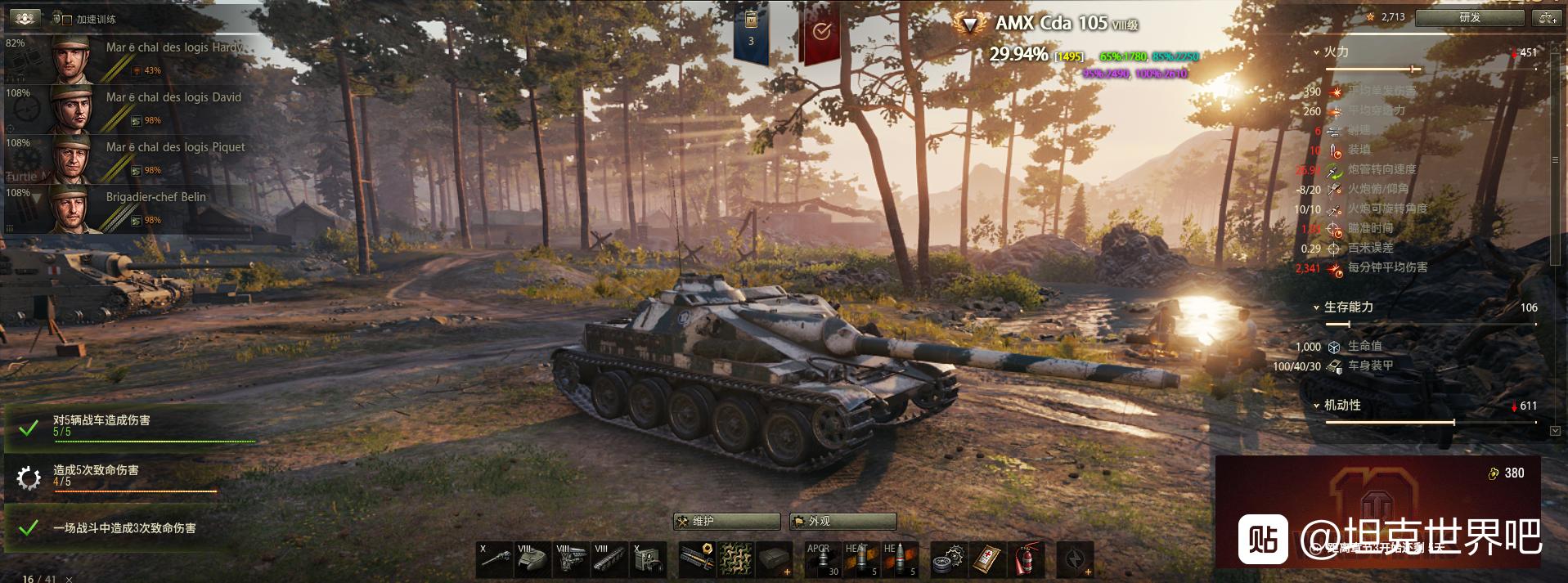Click the fire extinguisher consumable slot
The image size is (1568, 583).
[x=1025, y=560]
